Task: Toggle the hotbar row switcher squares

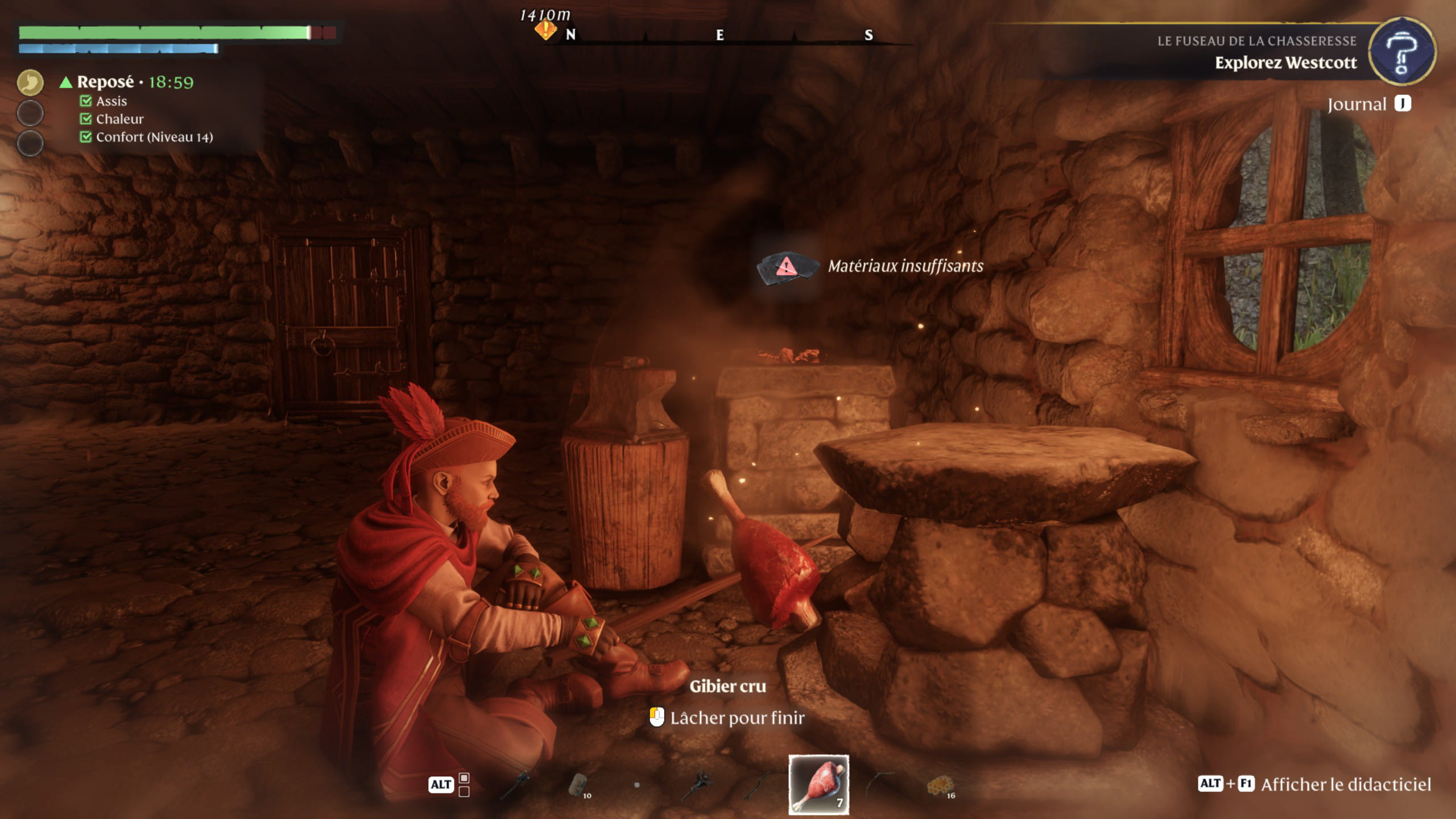Action: (464, 784)
